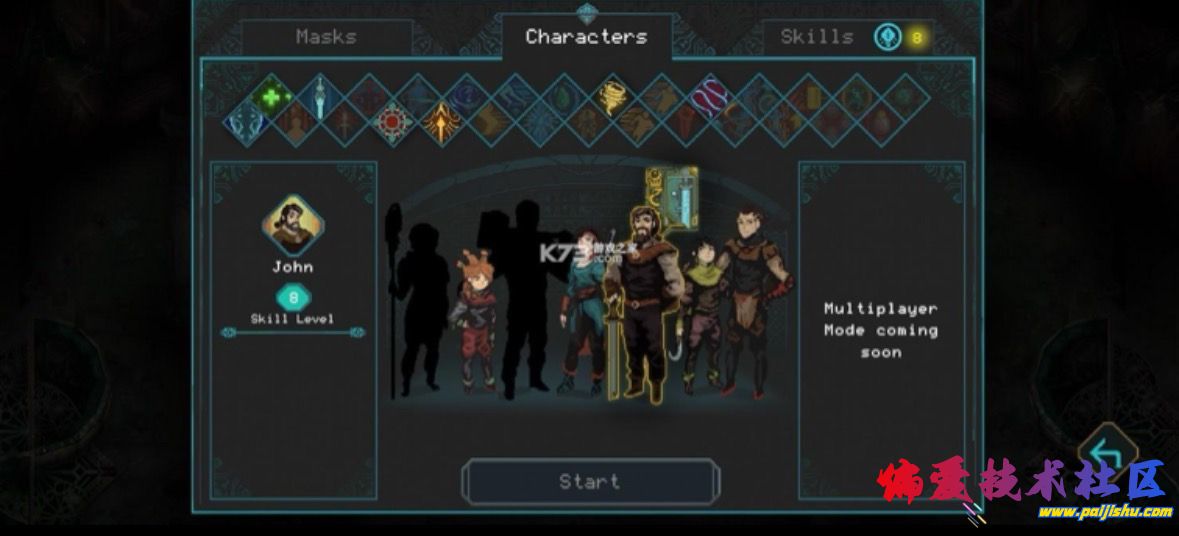The width and height of the screenshot is (1179, 536).
Task: Pick the orange flame arrow skill icon
Action: click(441, 123)
